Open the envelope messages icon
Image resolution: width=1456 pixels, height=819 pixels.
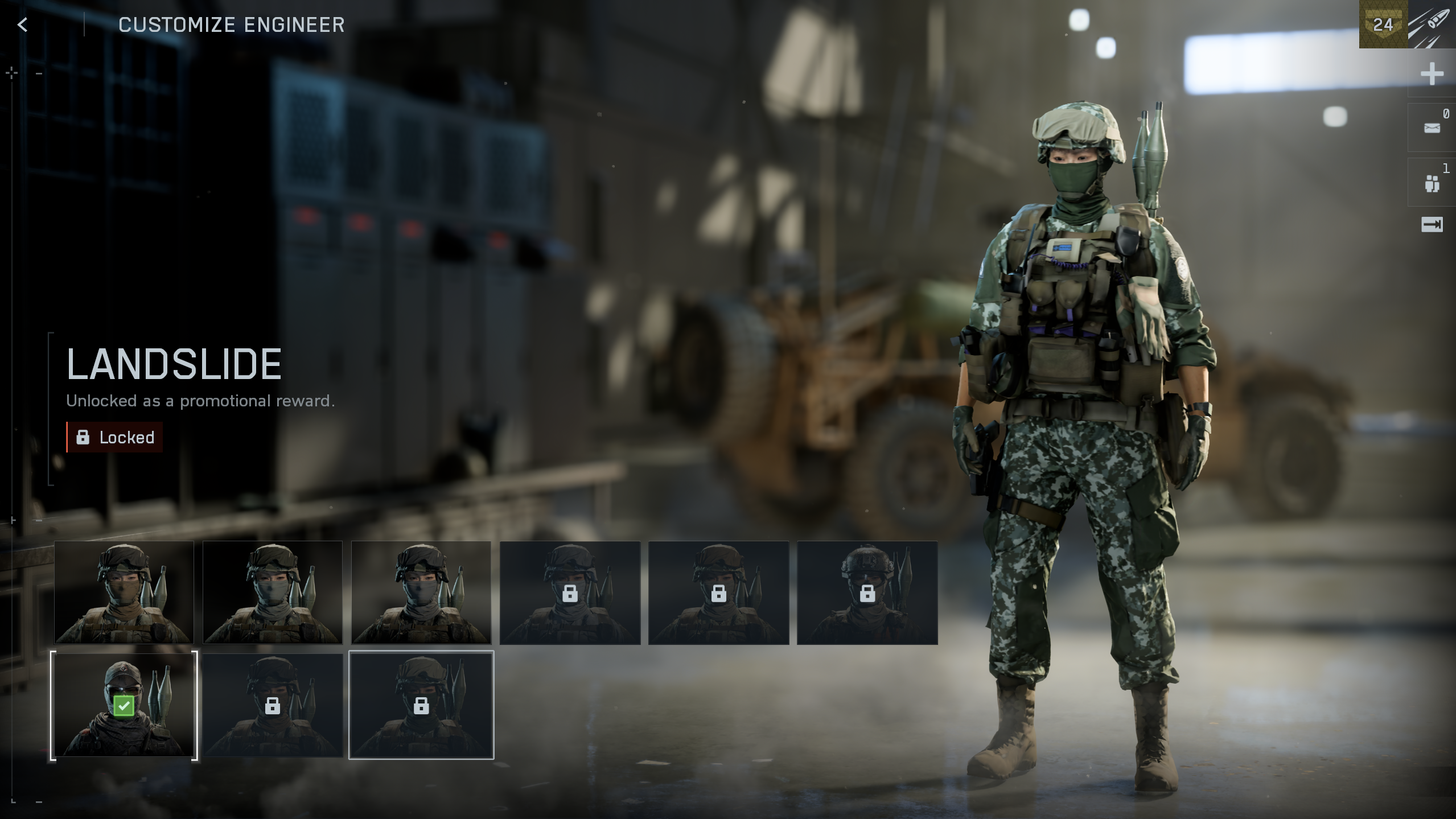point(1432,128)
